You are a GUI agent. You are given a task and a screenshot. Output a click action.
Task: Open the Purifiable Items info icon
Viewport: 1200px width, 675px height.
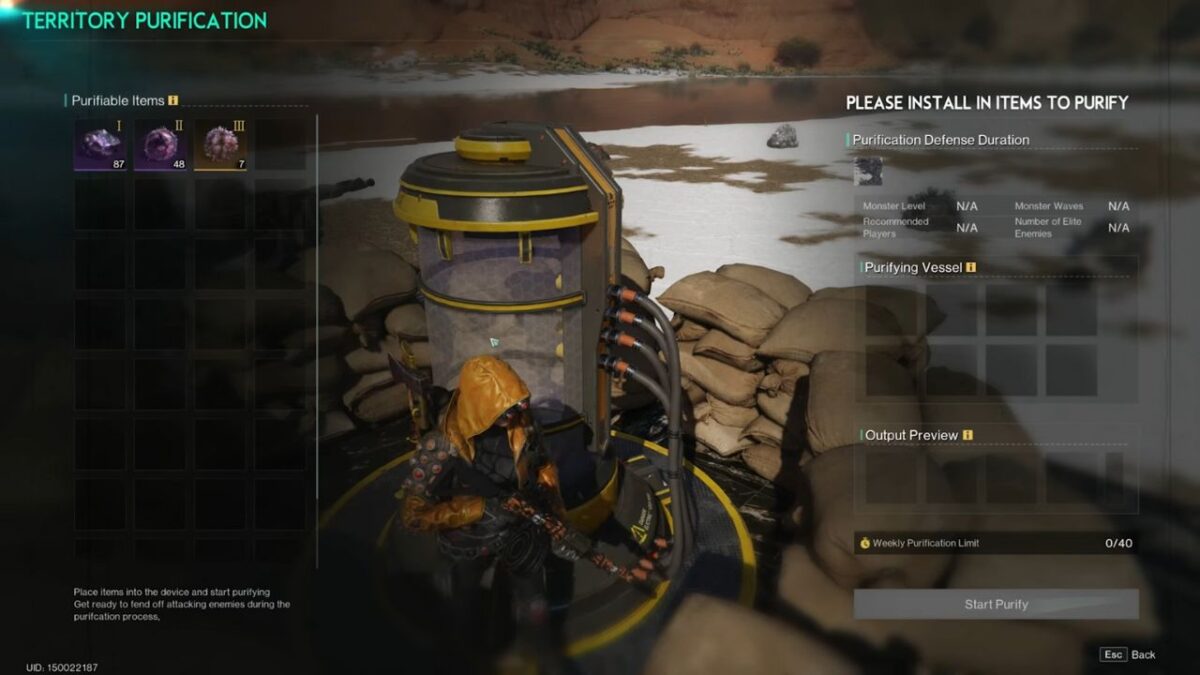tap(173, 101)
